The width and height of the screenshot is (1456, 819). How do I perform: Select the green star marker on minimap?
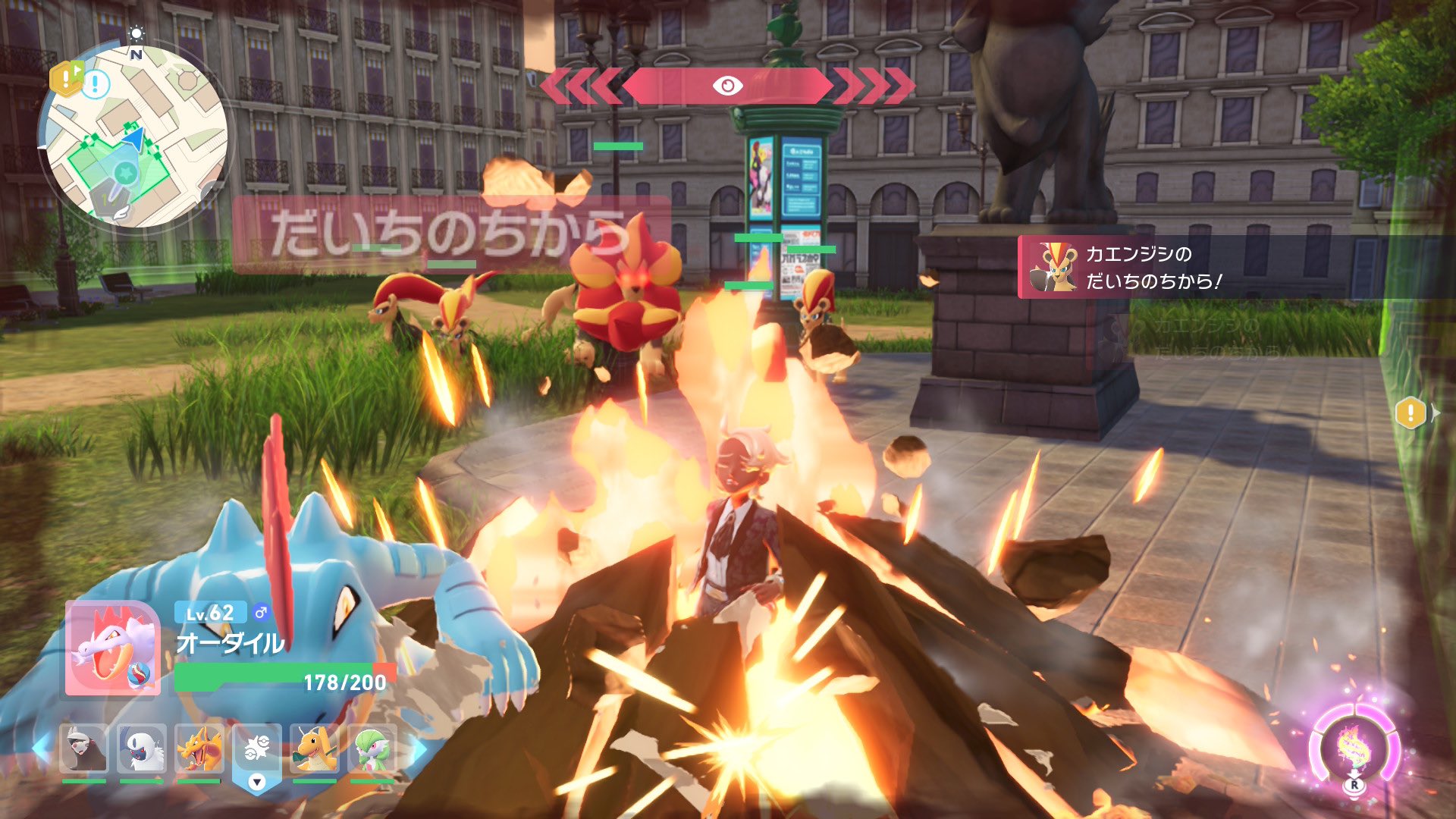click(125, 174)
